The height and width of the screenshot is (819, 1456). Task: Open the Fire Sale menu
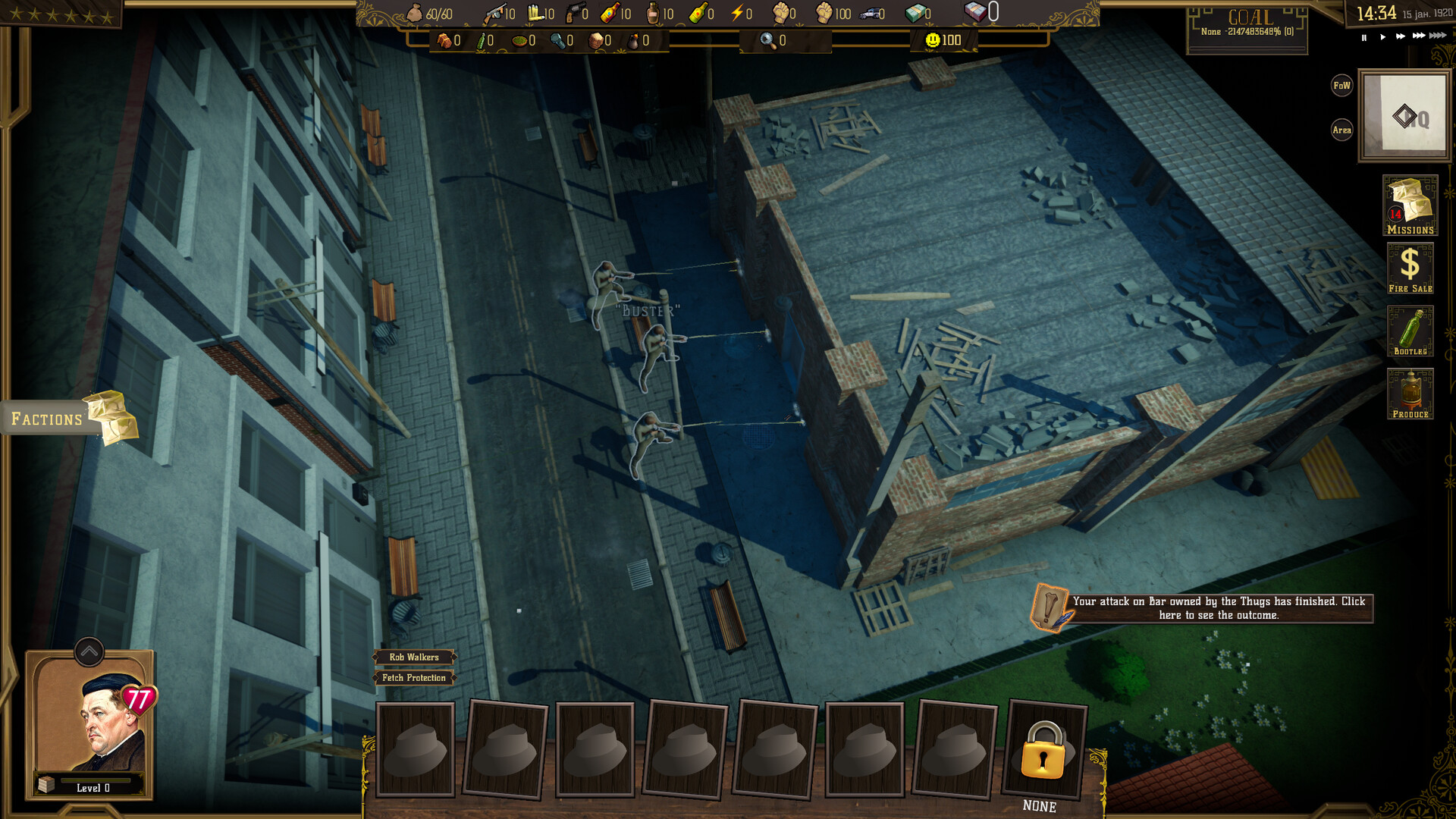(x=1410, y=267)
